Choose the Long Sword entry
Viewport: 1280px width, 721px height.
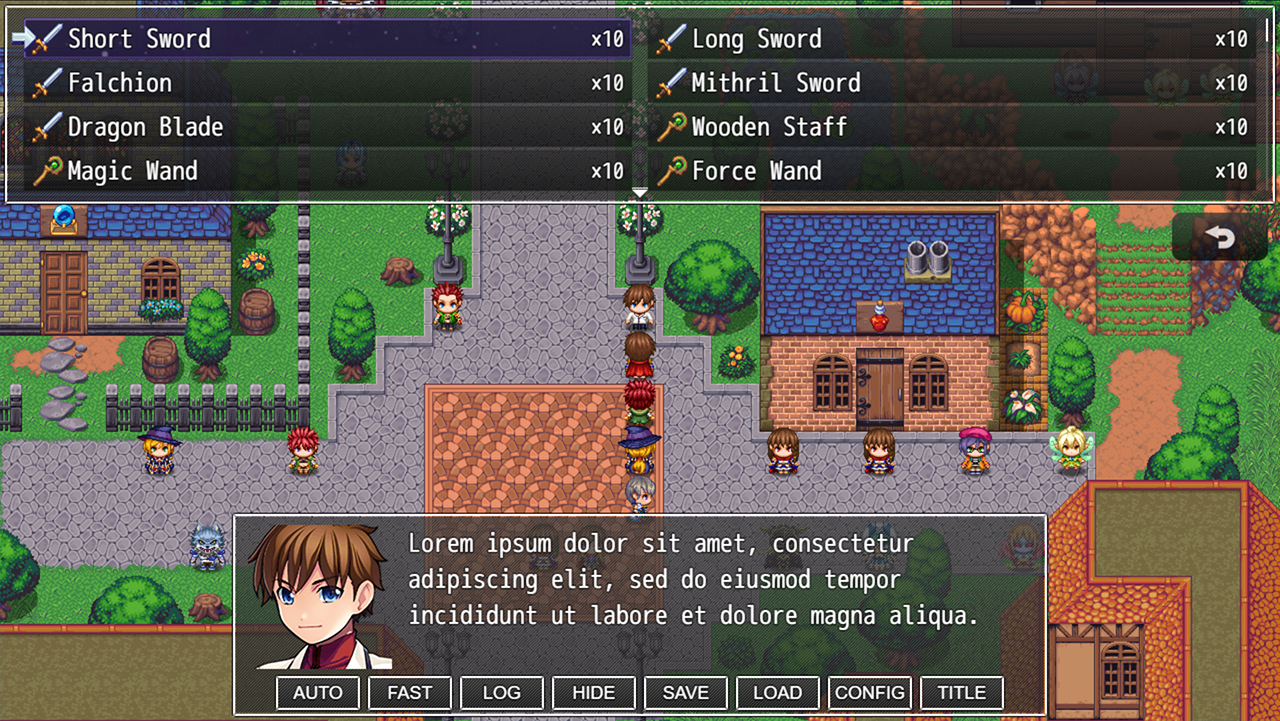[x=952, y=39]
